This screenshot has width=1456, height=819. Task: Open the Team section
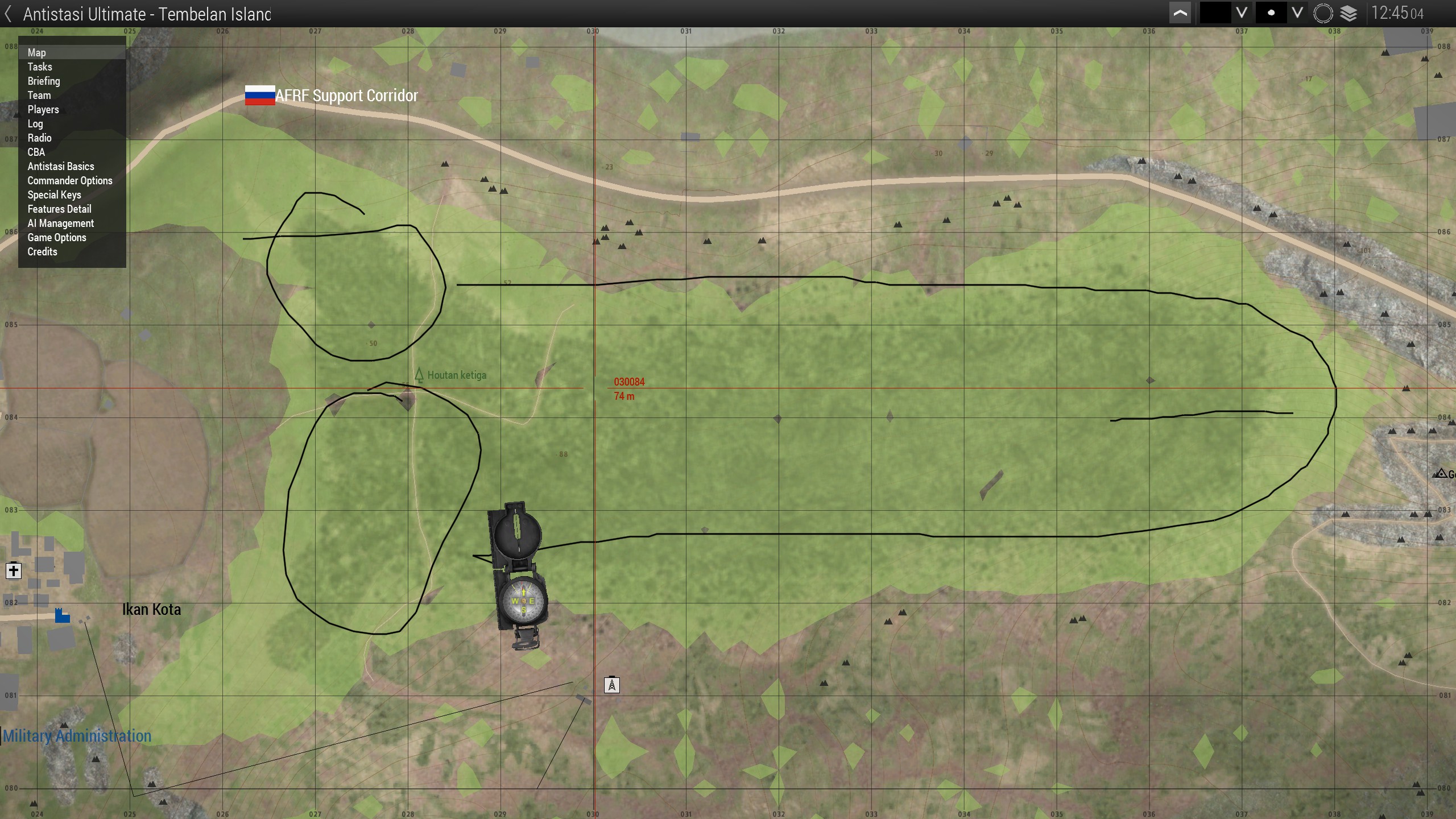point(39,95)
